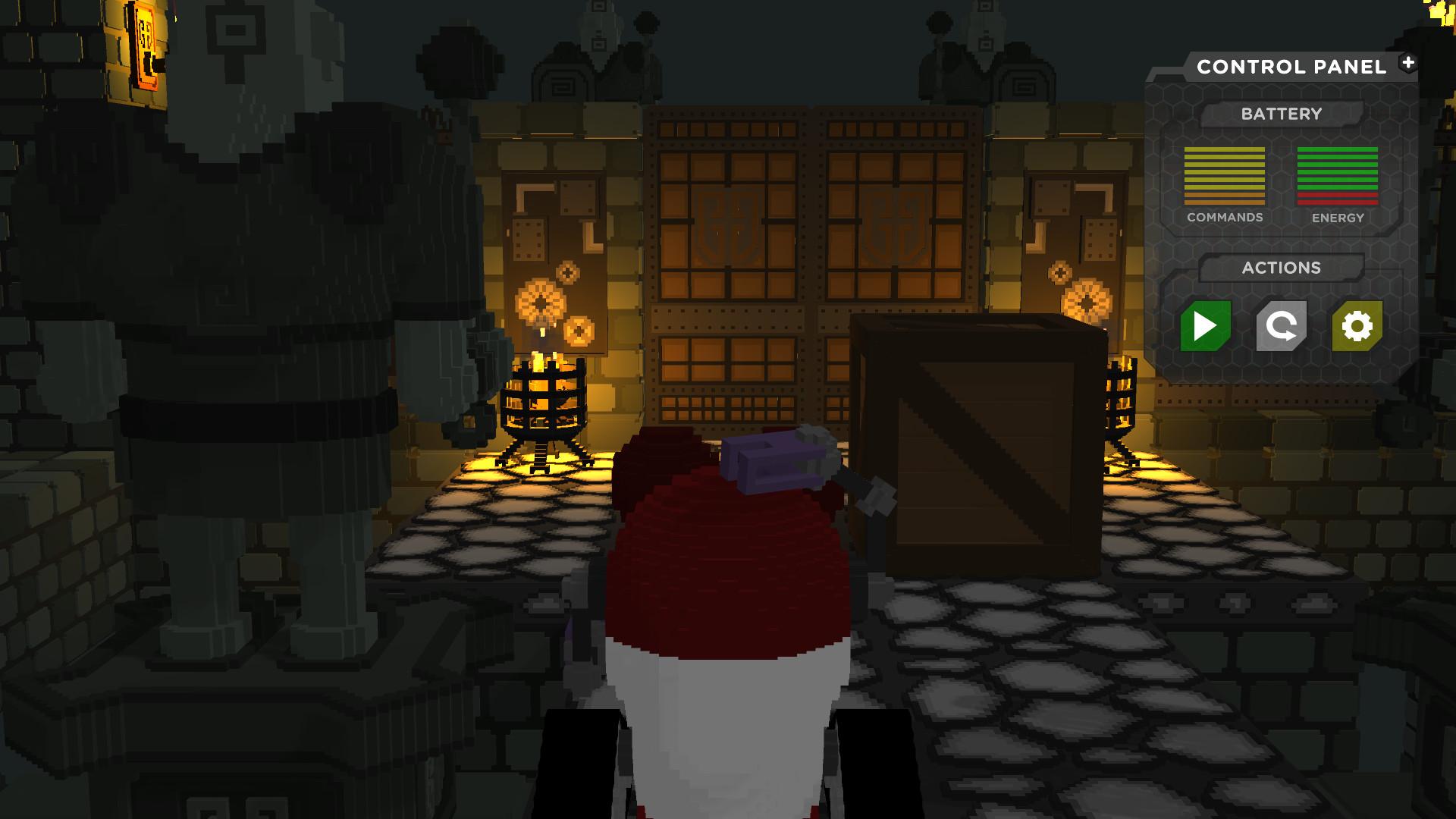Click the ENERGY label under the green gauge
This screenshot has width=1456, height=819.
[x=1338, y=218]
